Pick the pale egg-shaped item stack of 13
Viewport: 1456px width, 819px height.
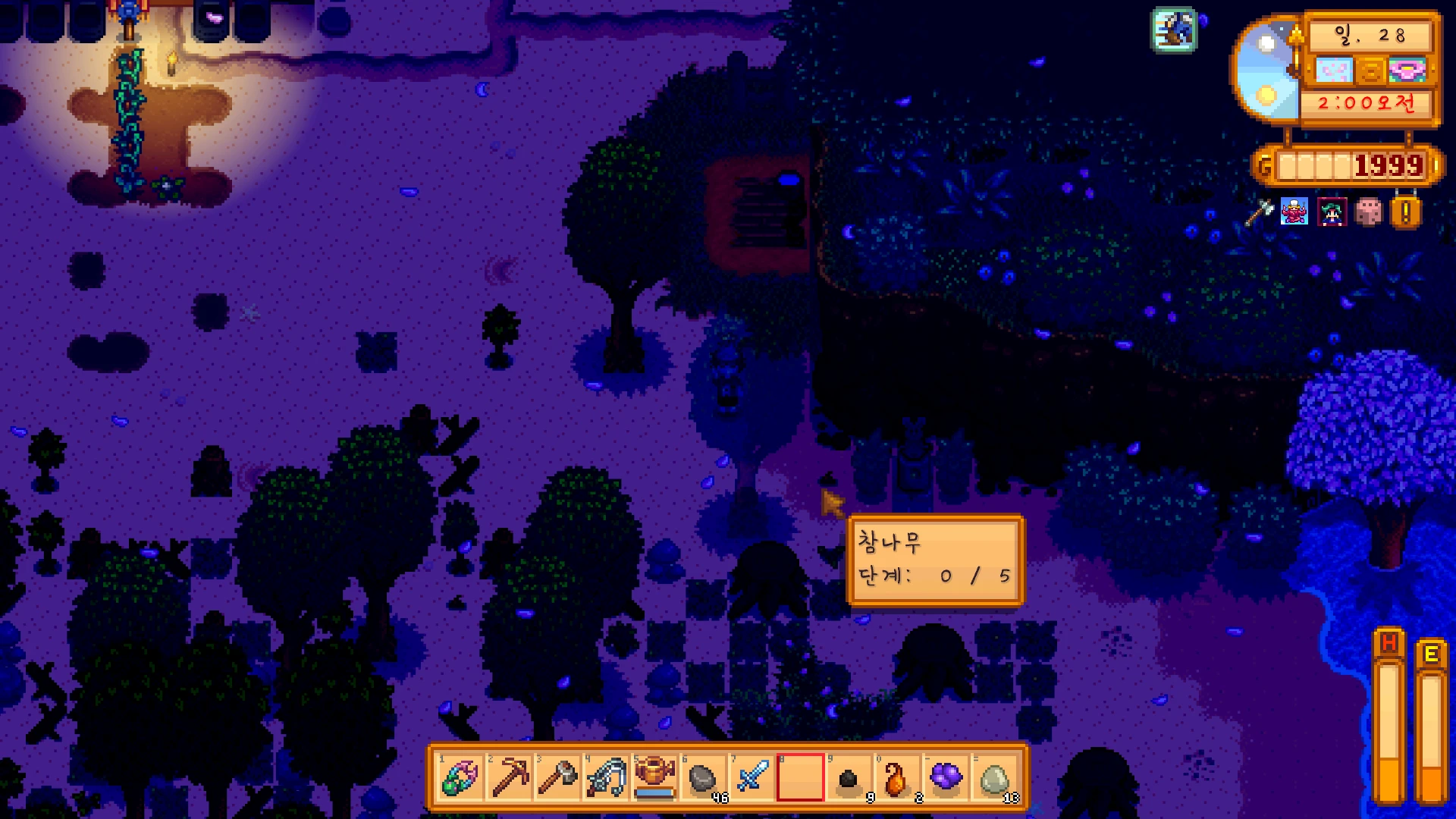[x=994, y=777]
